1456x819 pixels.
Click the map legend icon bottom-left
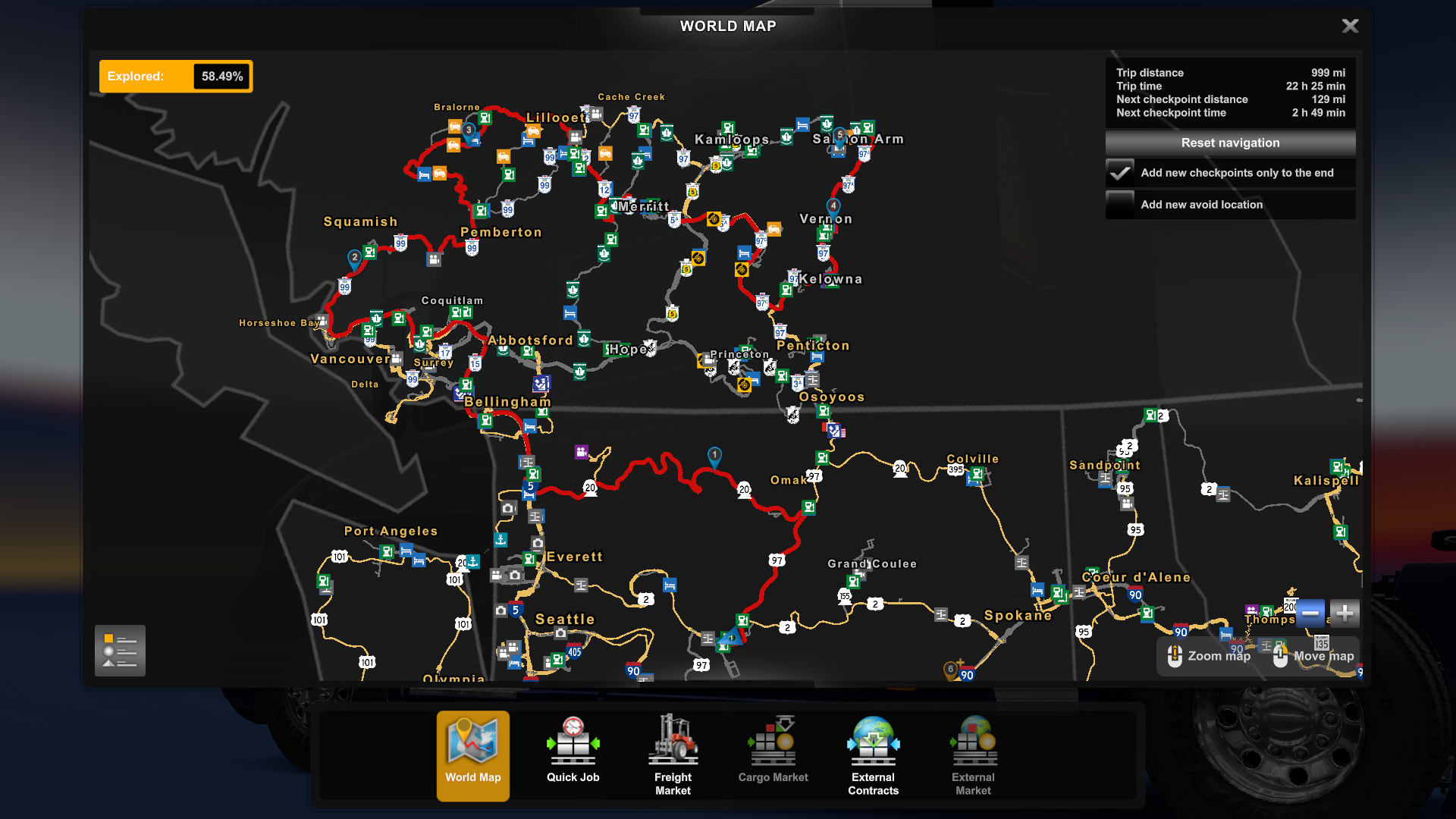click(119, 650)
